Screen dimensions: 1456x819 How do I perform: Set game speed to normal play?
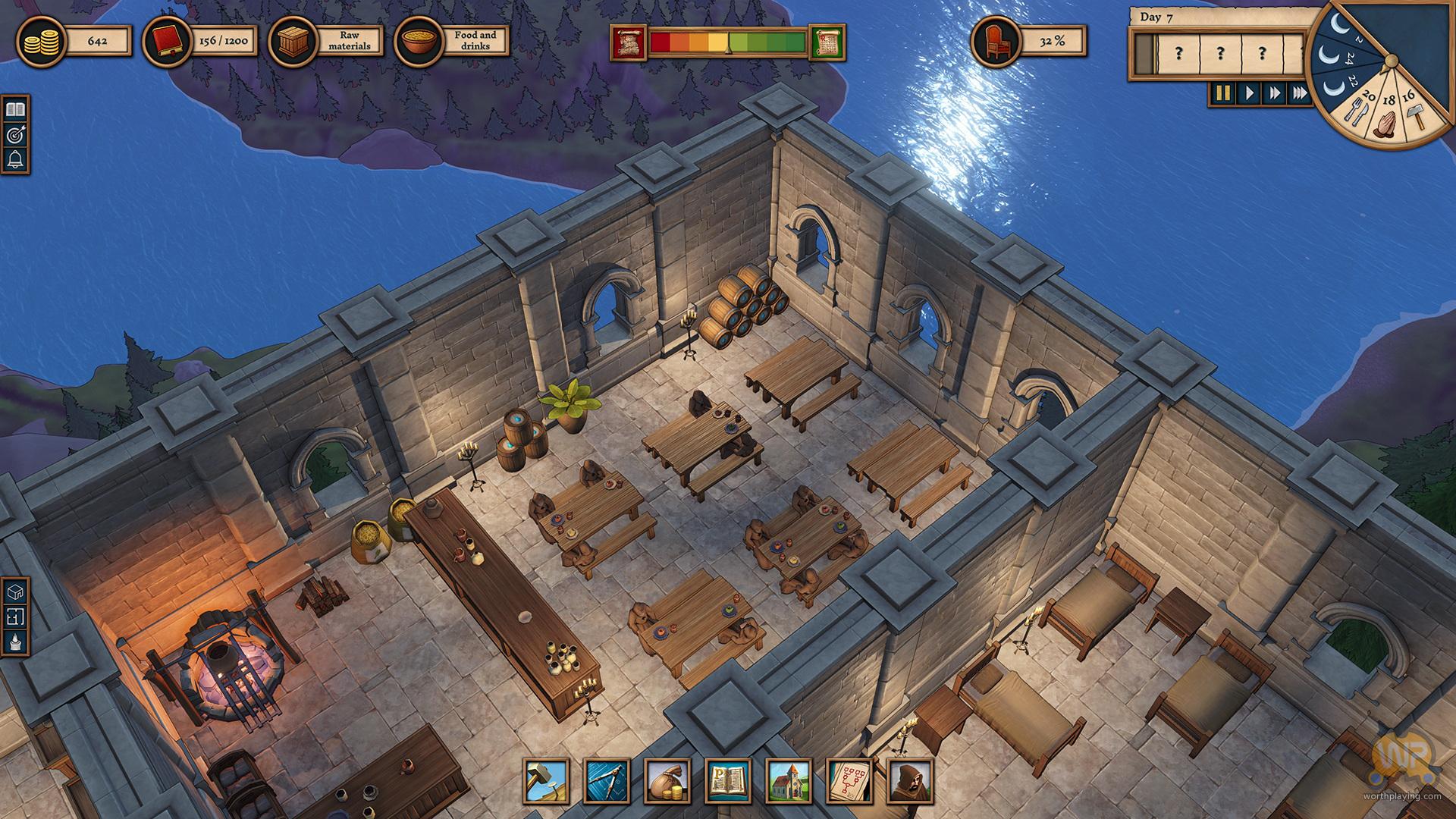point(1248,93)
